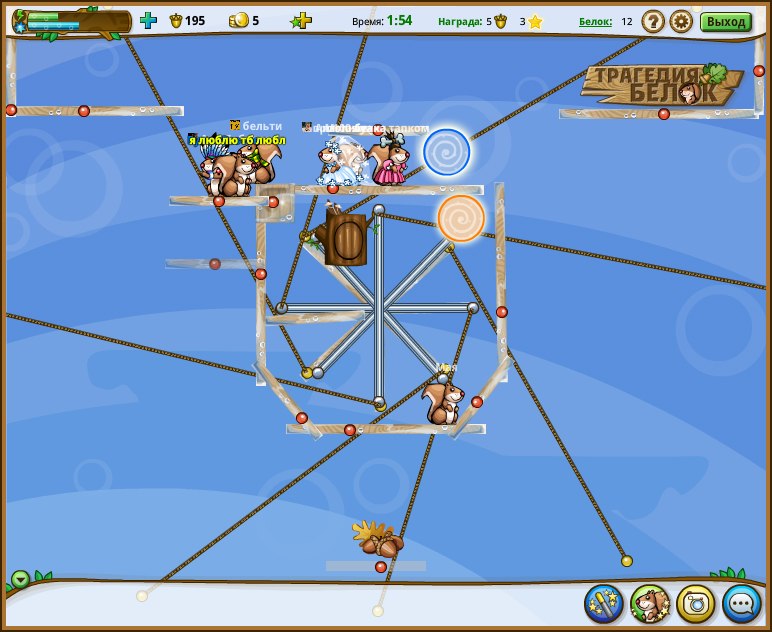Add more acorns with the teal plus

(x=148, y=20)
